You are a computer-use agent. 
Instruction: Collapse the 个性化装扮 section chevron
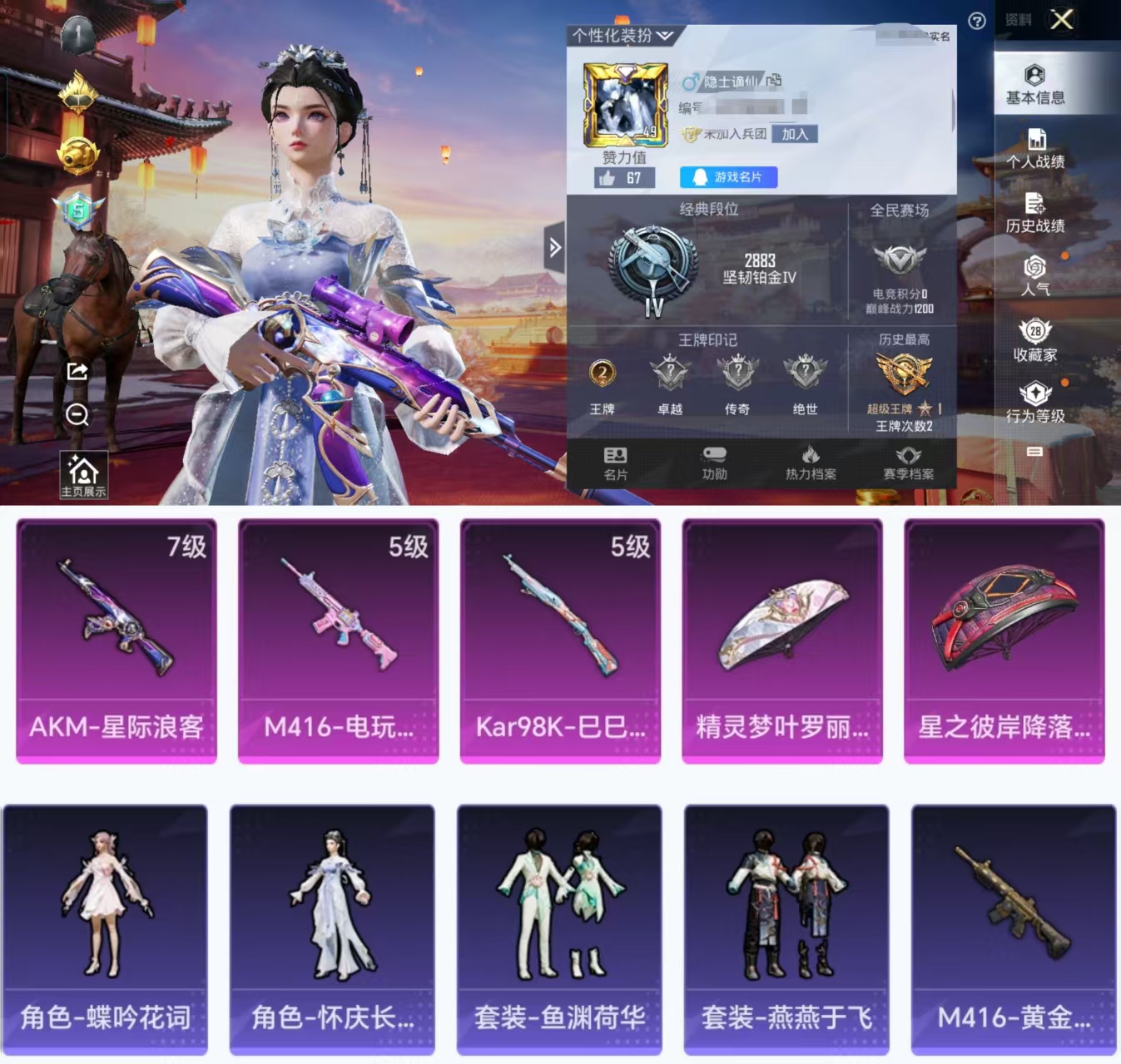click(x=663, y=35)
